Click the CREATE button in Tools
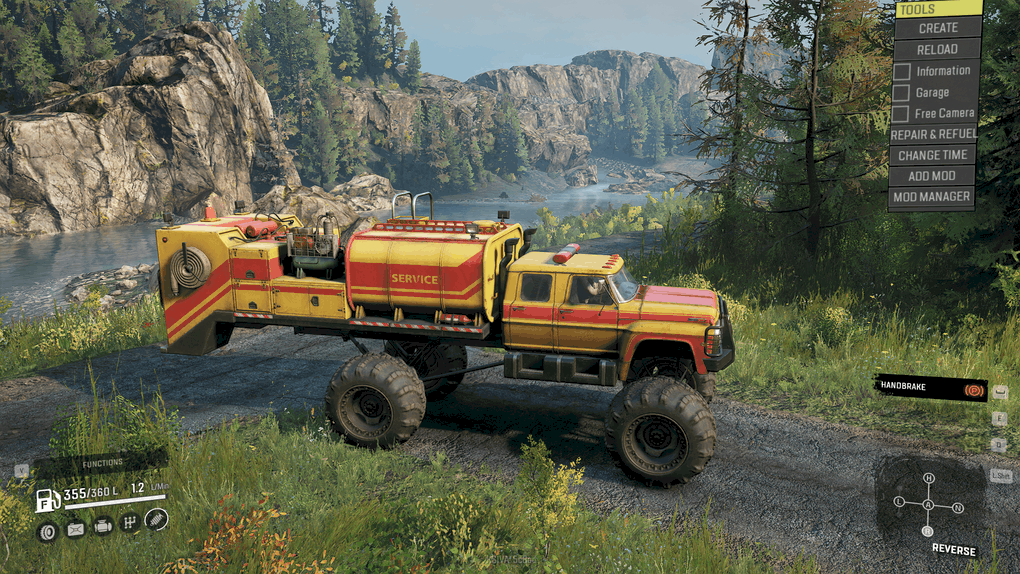The width and height of the screenshot is (1020, 574). tap(938, 28)
